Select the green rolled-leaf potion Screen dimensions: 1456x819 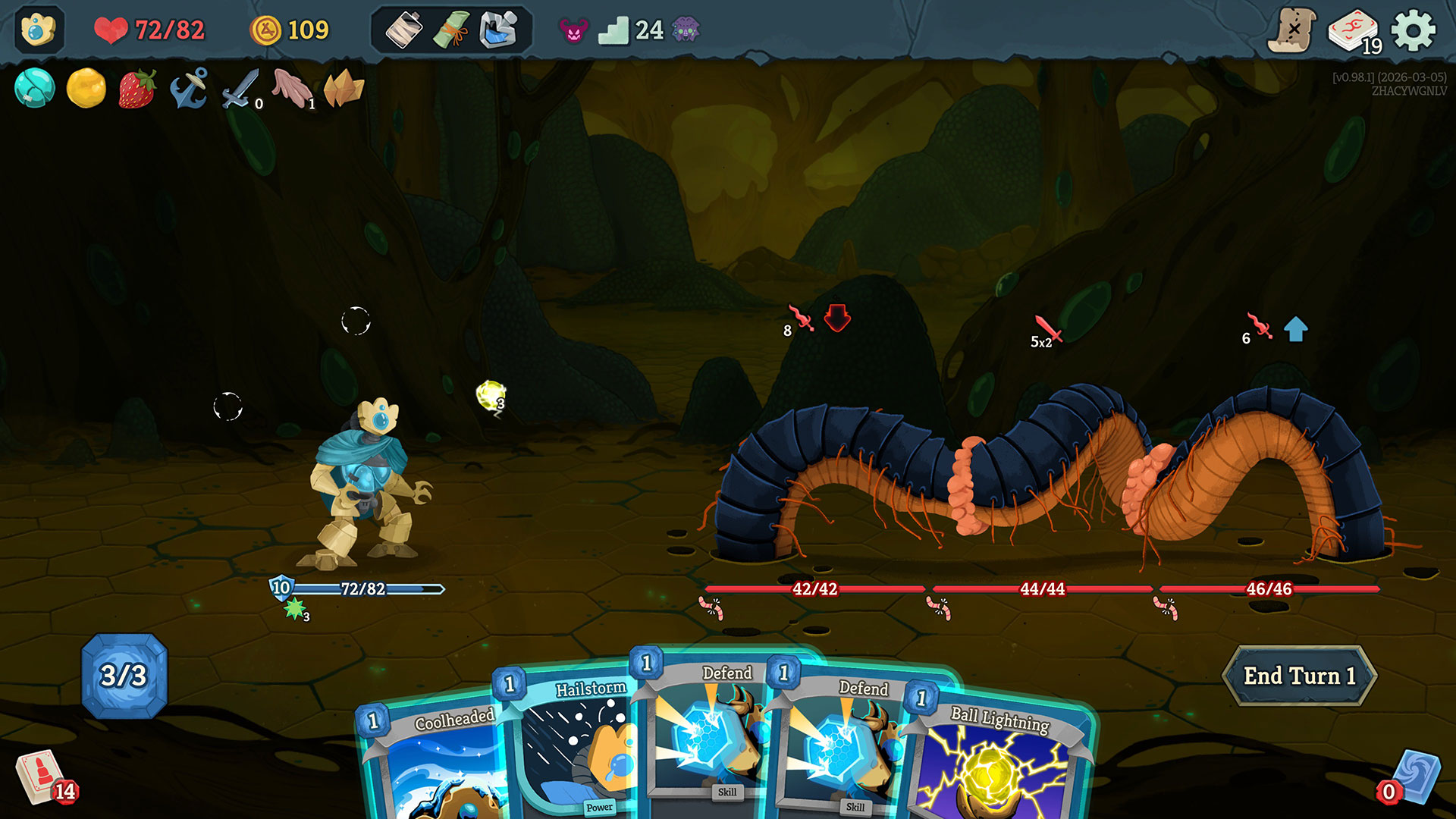[x=451, y=31]
